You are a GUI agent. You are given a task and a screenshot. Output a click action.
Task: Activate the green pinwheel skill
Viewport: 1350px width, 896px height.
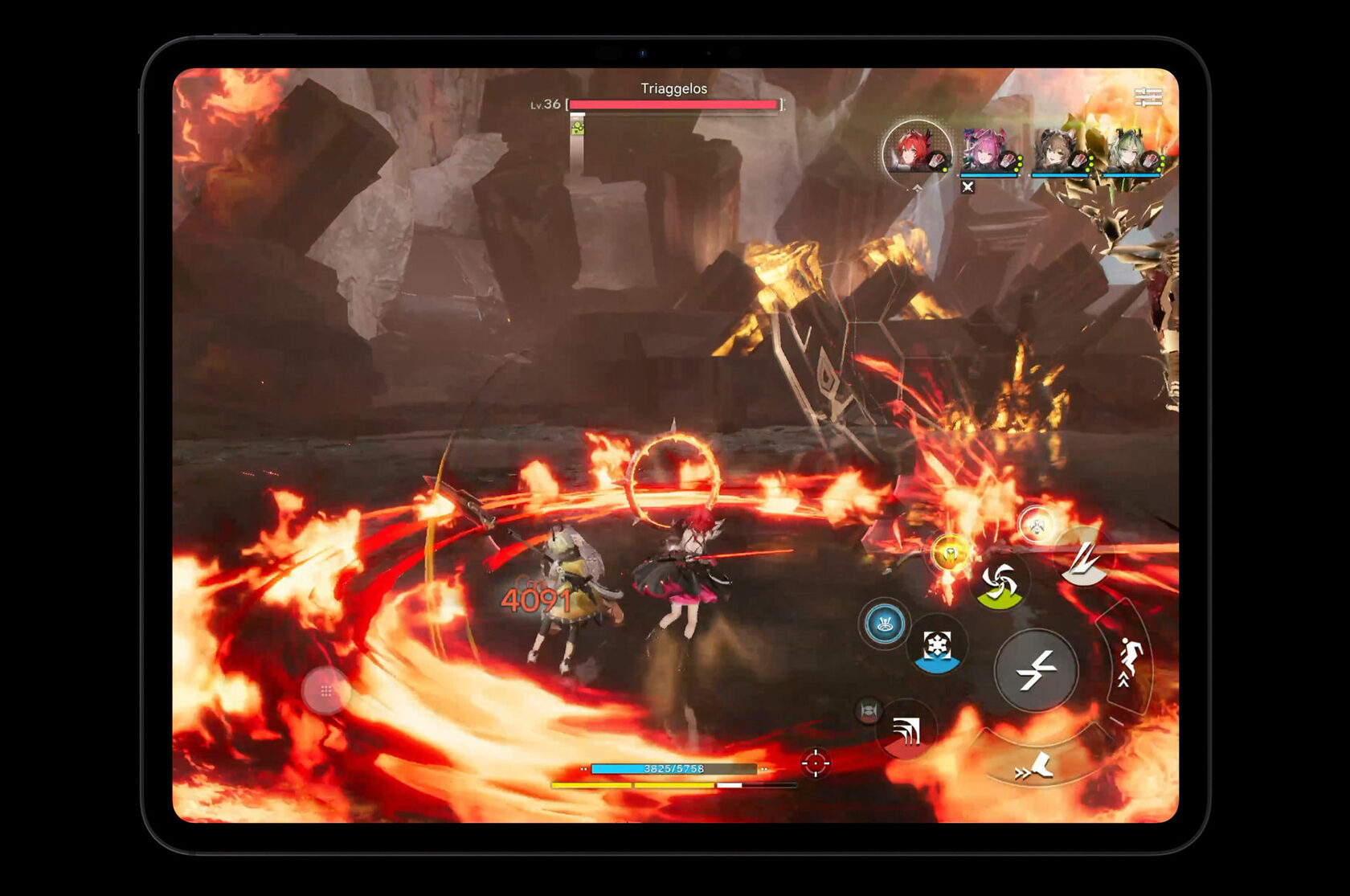(x=1000, y=583)
